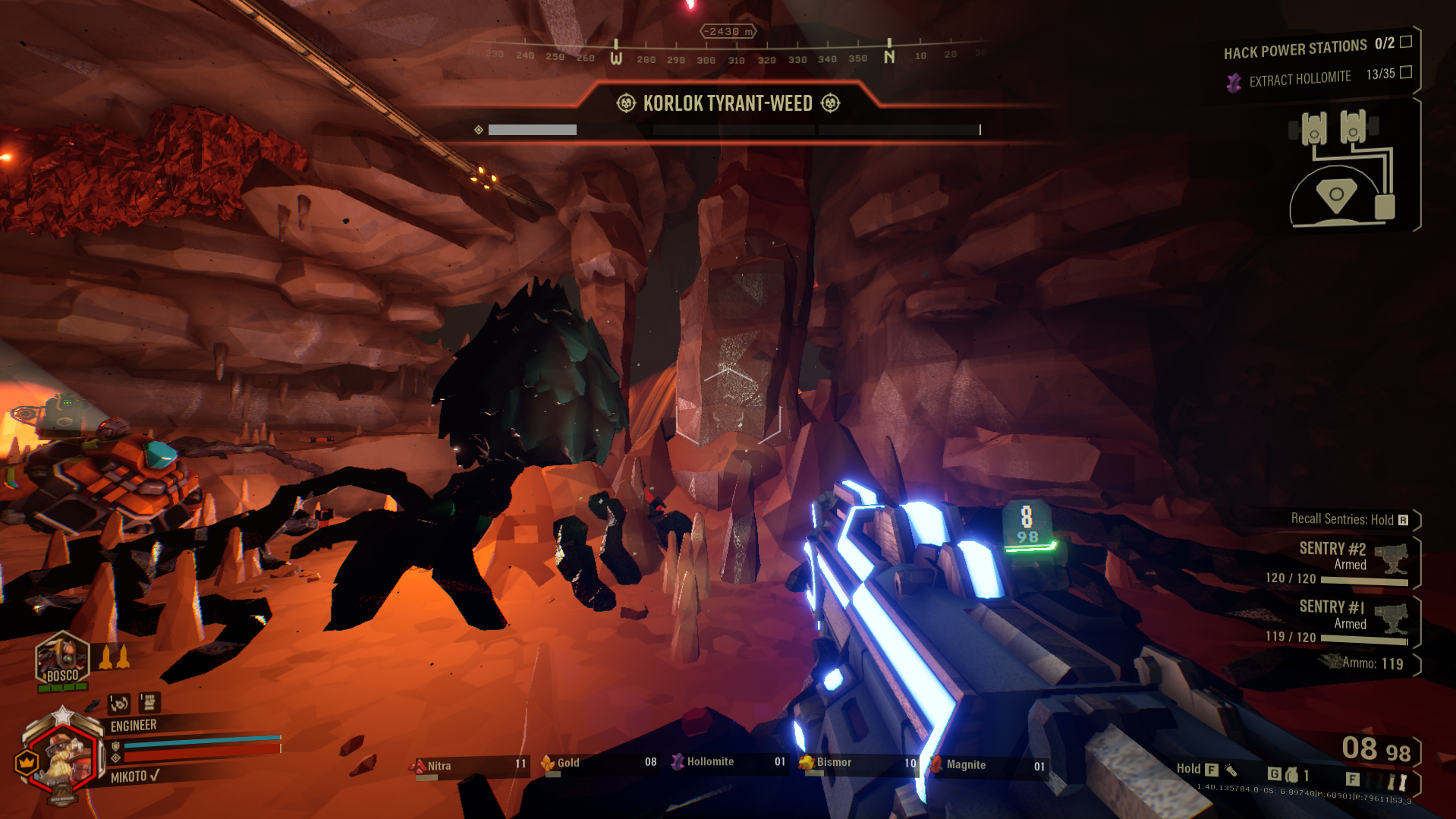Select the Magnite resource entry
Viewport: 1456px width, 819px height.
point(988,765)
